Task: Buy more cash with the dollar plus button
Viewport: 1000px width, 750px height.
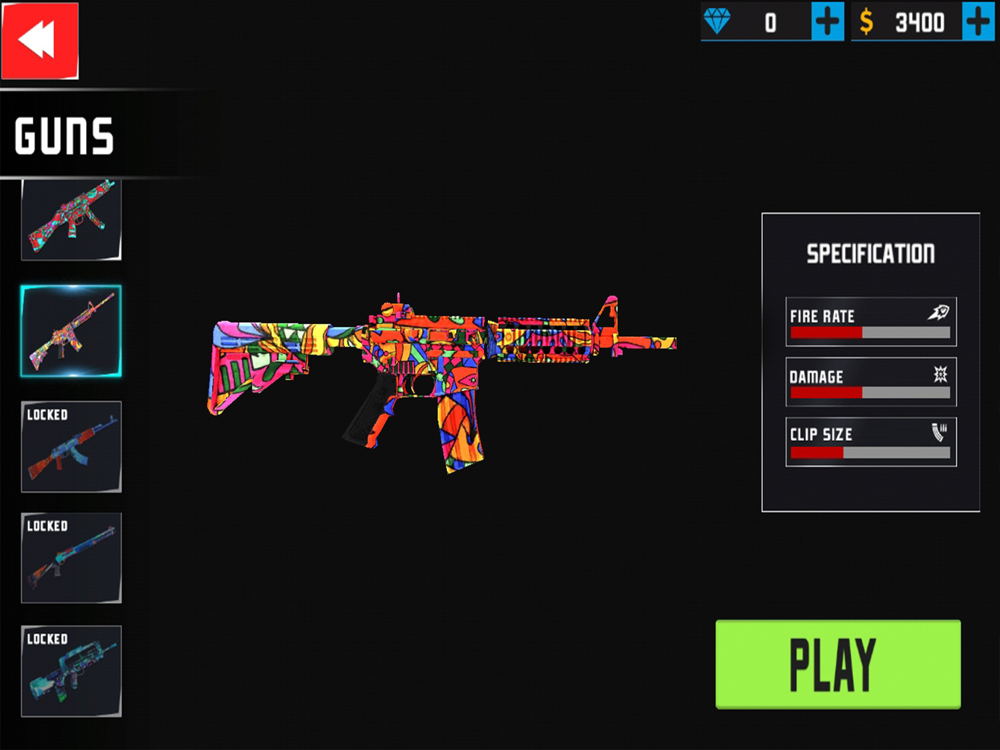Action: [x=978, y=21]
